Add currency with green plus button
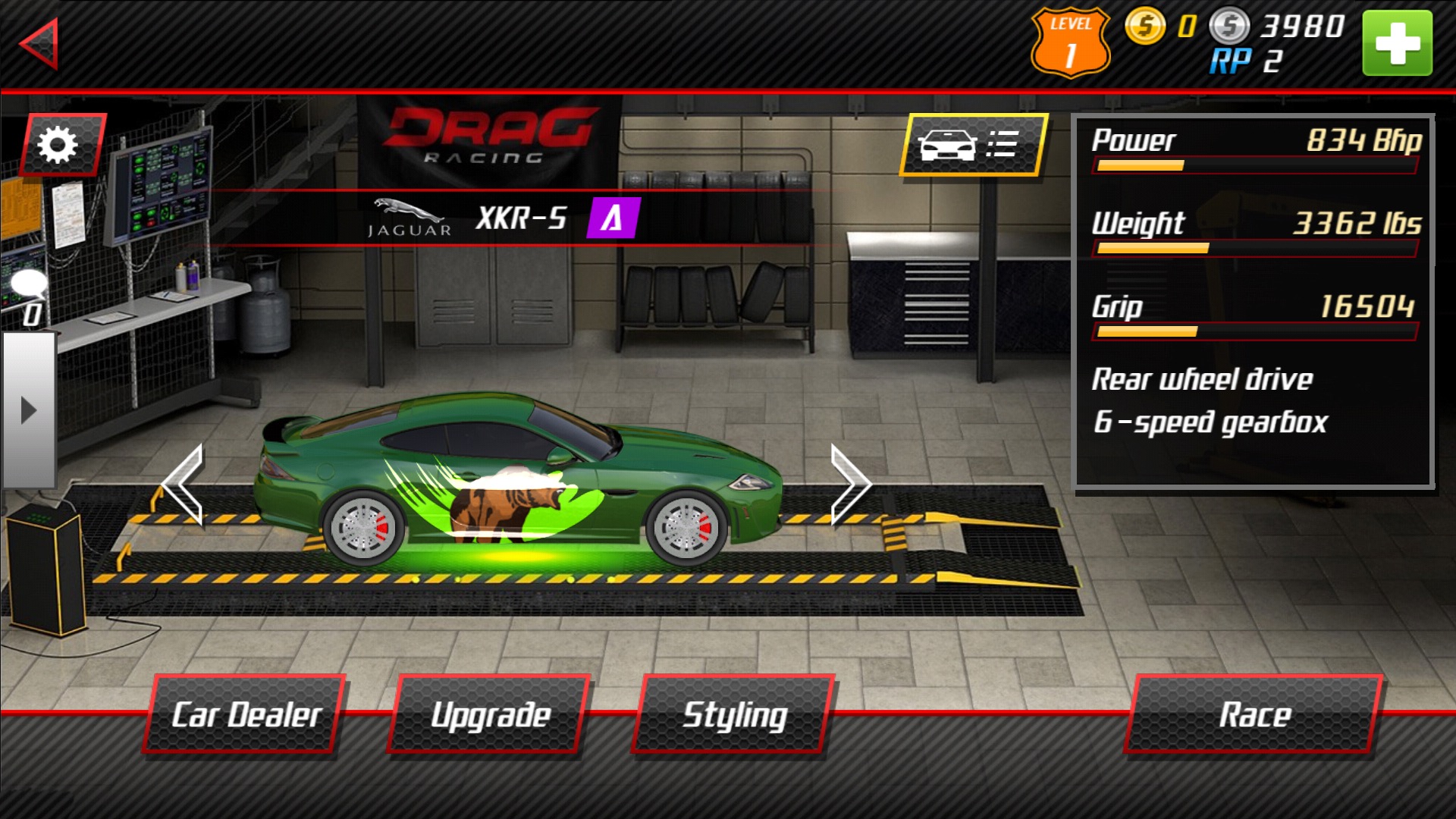The height and width of the screenshot is (819, 1456). (x=1396, y=43)
